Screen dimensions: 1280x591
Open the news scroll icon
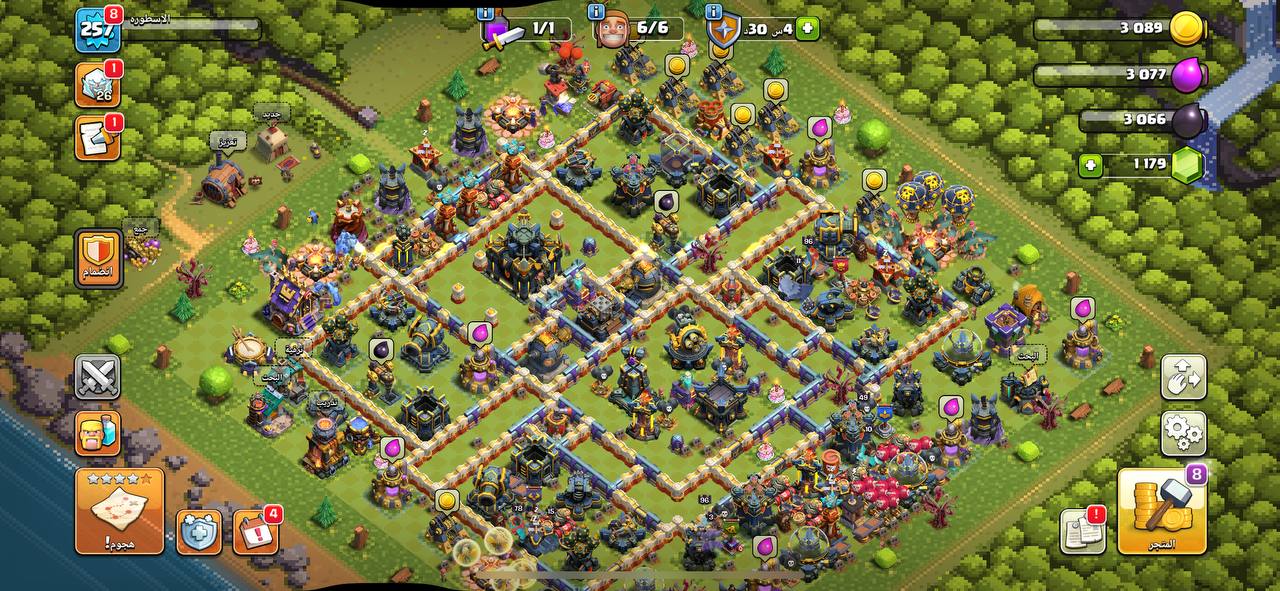pyautogui.click(x=98, y=138)
